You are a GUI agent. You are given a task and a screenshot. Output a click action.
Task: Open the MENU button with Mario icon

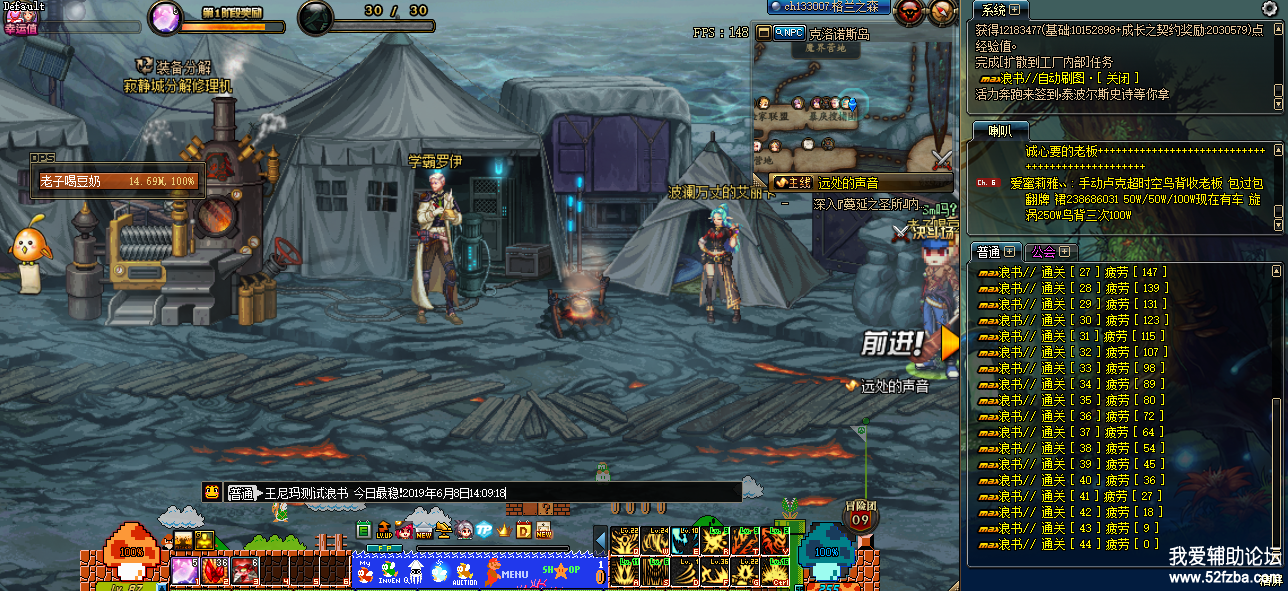tap(506, 572)
